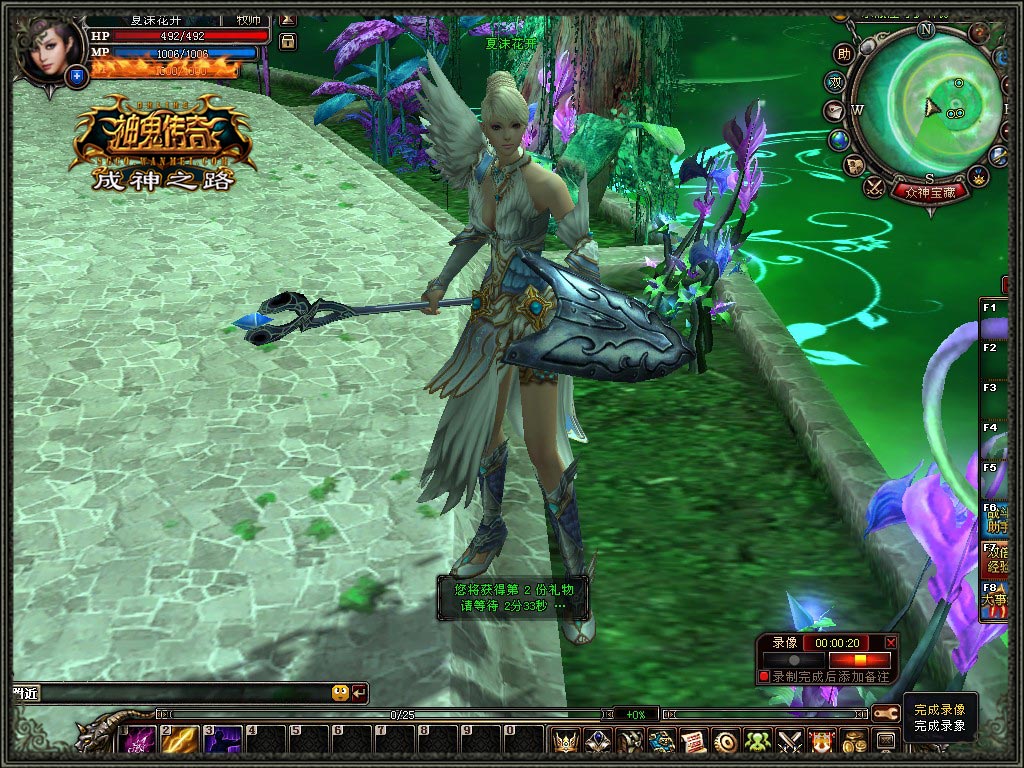Click the 助 helper button by minimap
Viewport: 1024px width, 768px height.
pyautogui.click(x=845, y=54)
